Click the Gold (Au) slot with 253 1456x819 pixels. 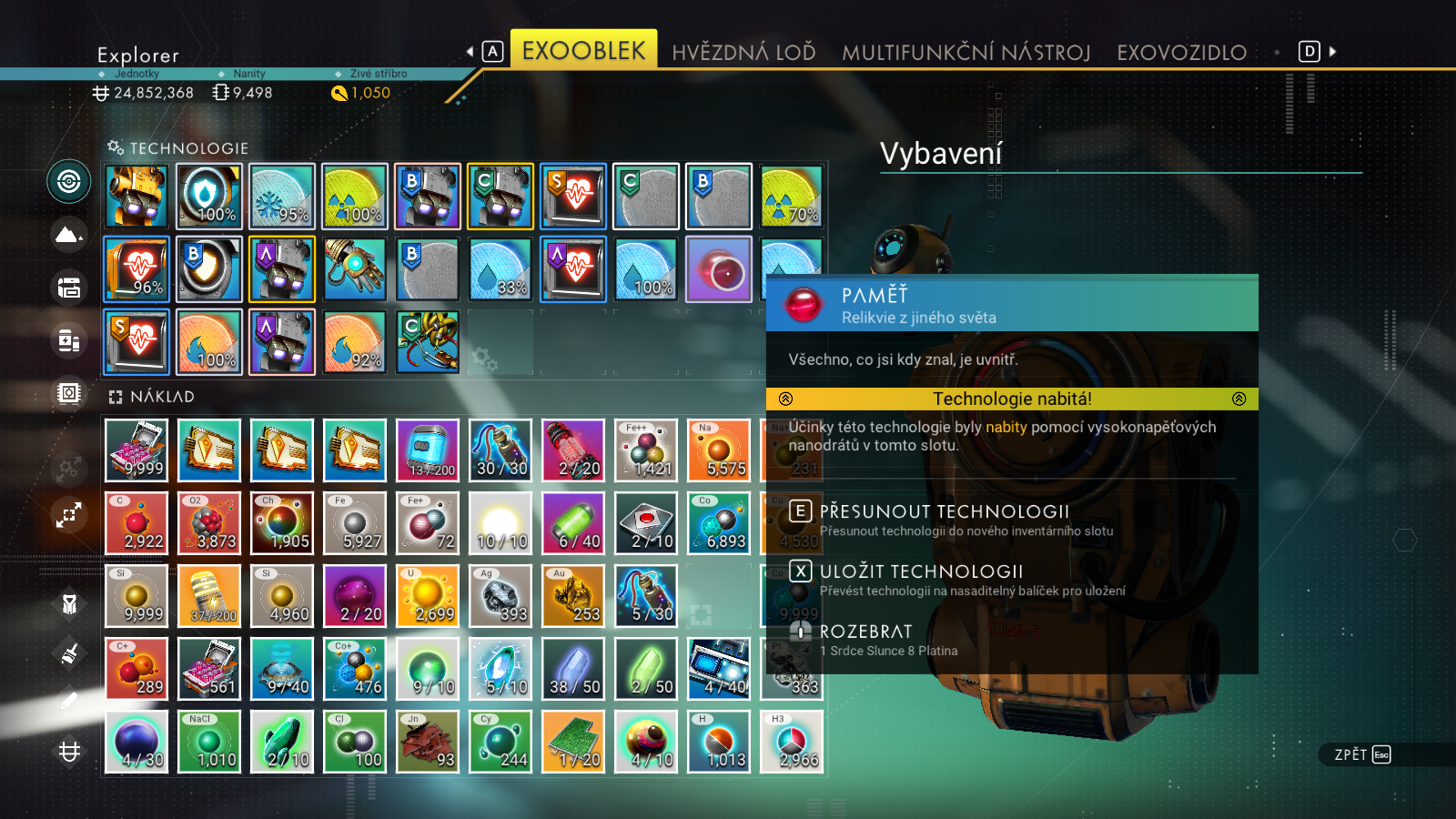[573, 596]
